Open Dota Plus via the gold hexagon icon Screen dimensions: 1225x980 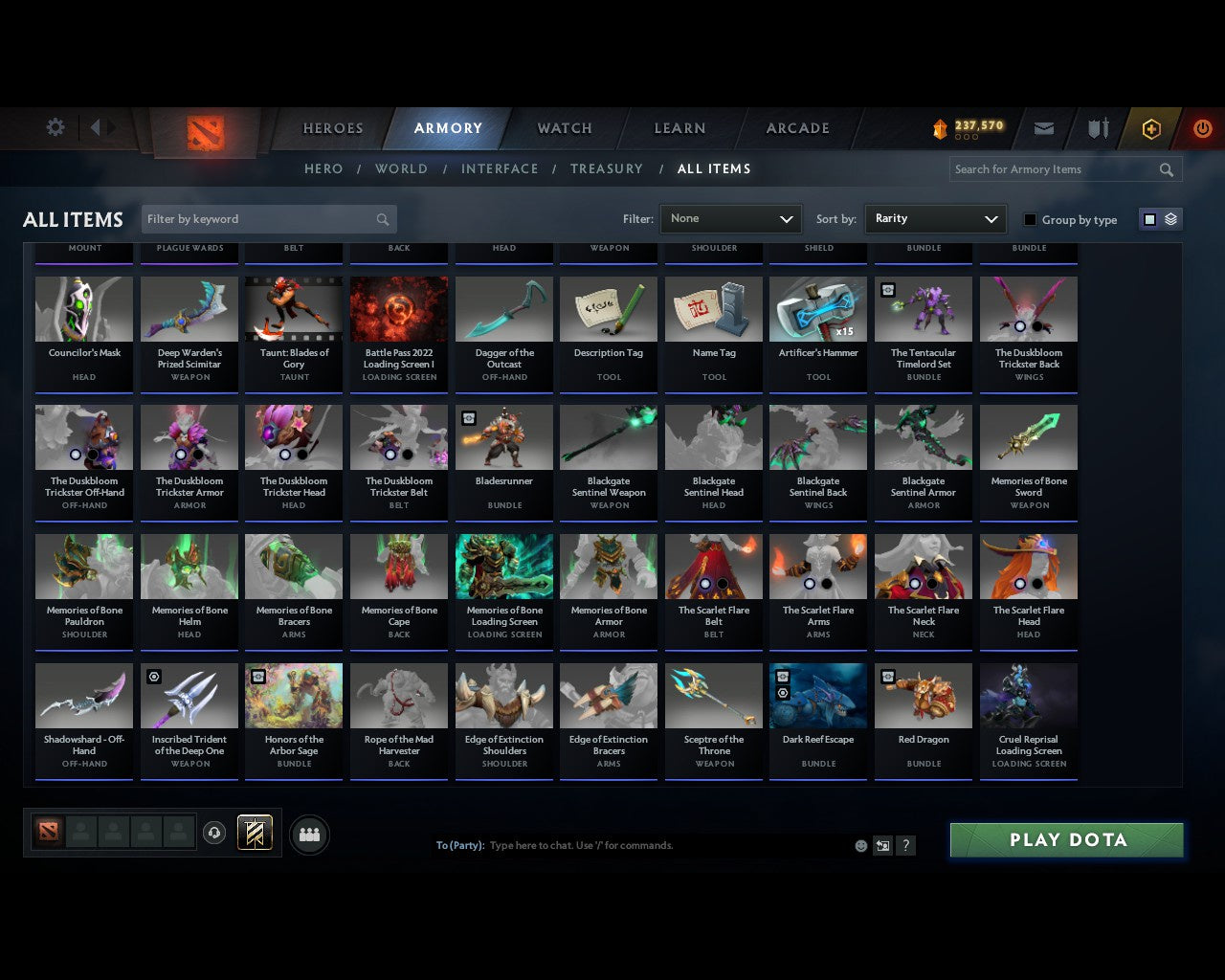(x=1150, y=128)
